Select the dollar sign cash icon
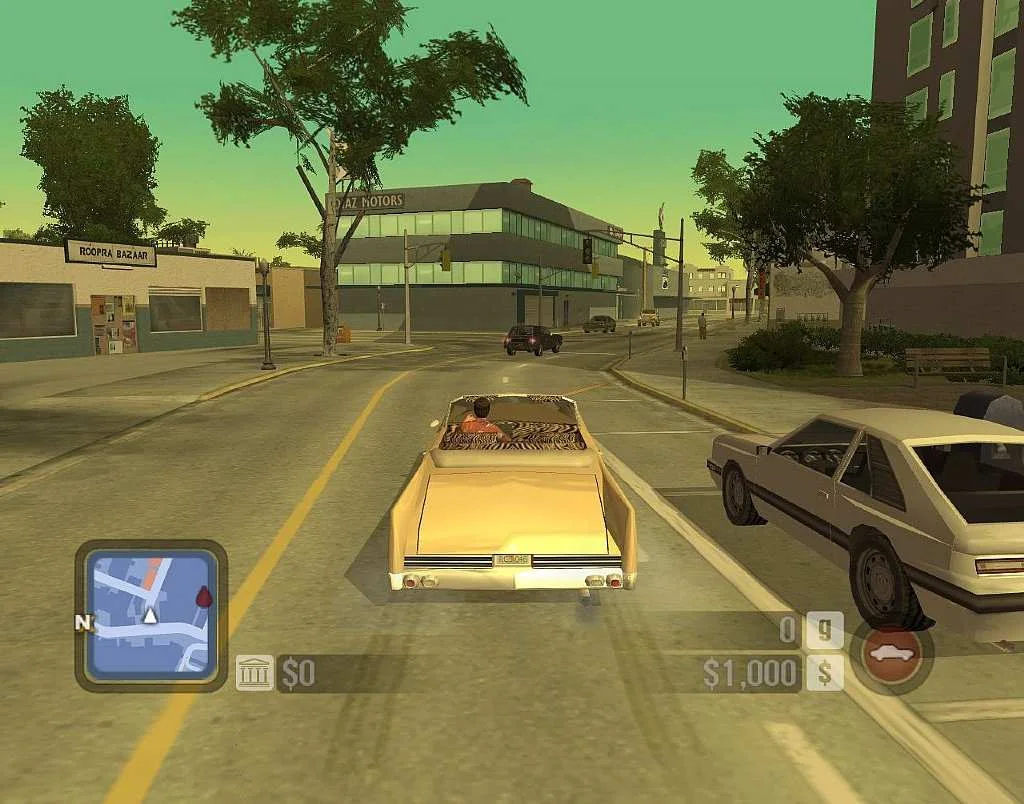The height and width of the screenshot is (804, 1024). click(x=825, y=672)
